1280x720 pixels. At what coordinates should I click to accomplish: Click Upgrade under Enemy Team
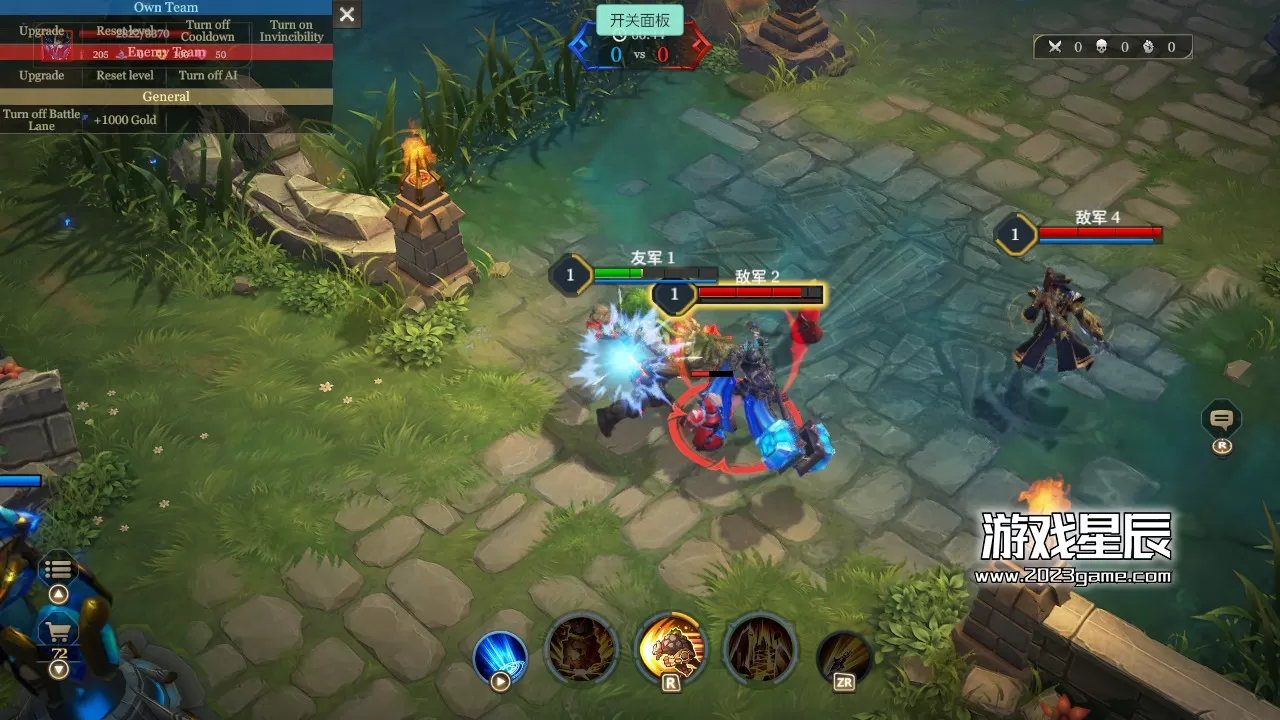coord(42,76)
